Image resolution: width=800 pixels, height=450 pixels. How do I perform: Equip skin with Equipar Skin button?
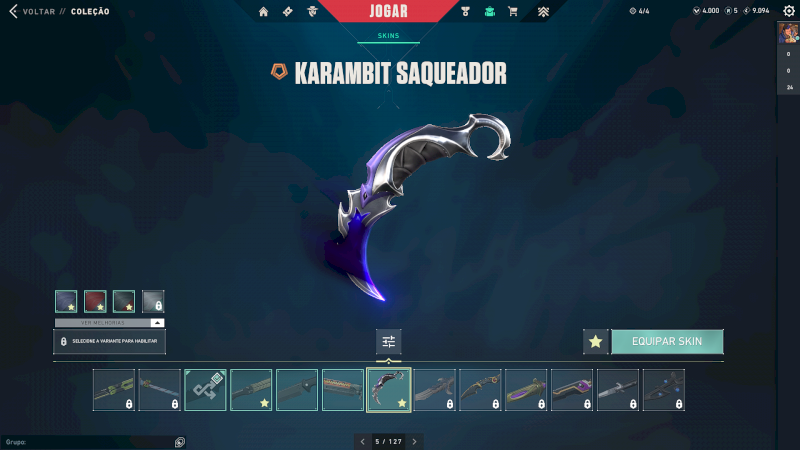(x=666, y=341)
